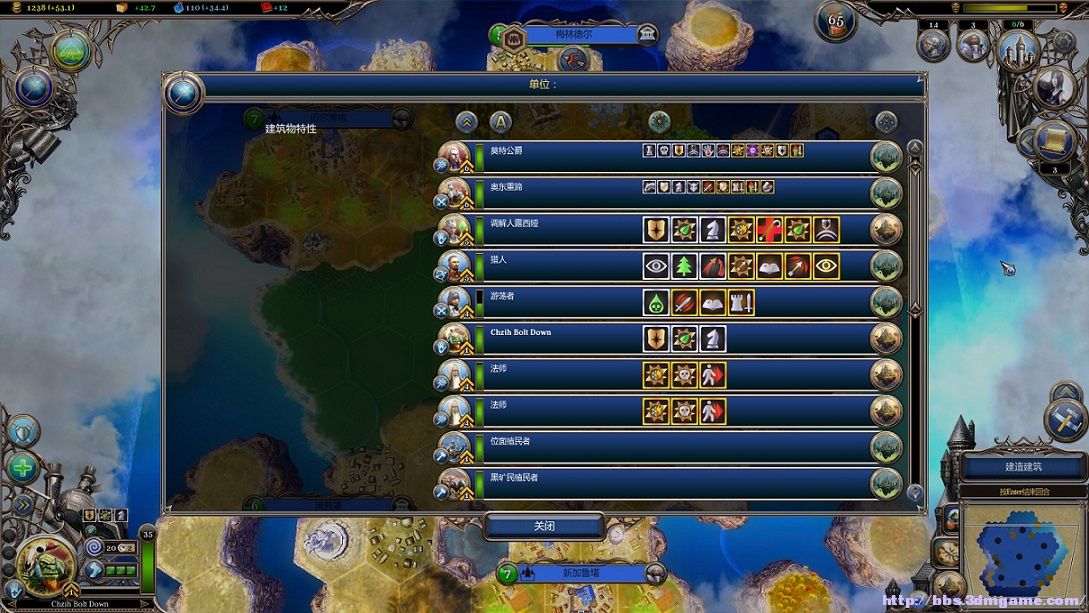Click the red cross healing perk icon
Viewport: 1089px width, 613px height.
coord(769,230)
